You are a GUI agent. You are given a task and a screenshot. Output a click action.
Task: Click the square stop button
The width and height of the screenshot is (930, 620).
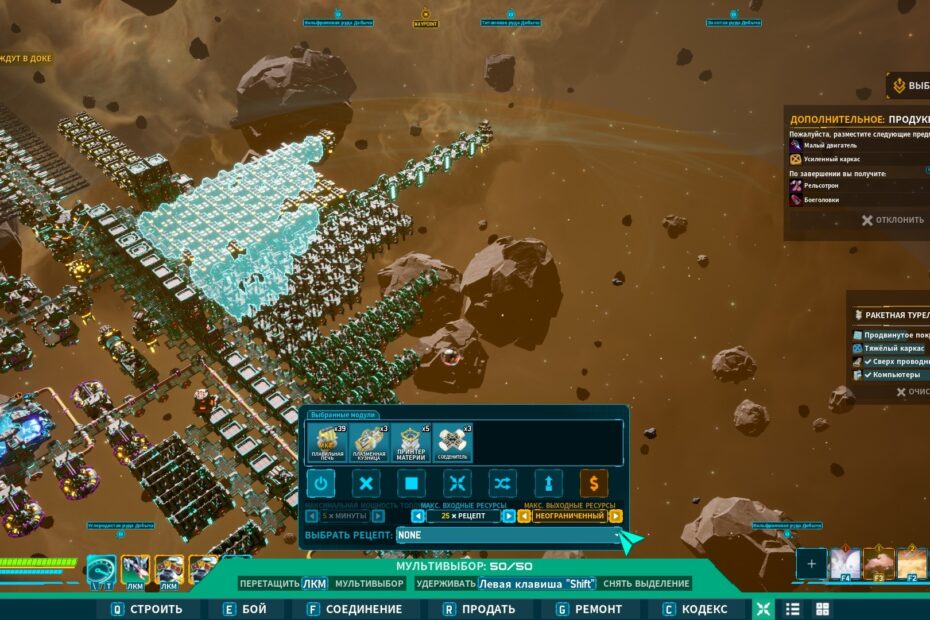[412, 484]
